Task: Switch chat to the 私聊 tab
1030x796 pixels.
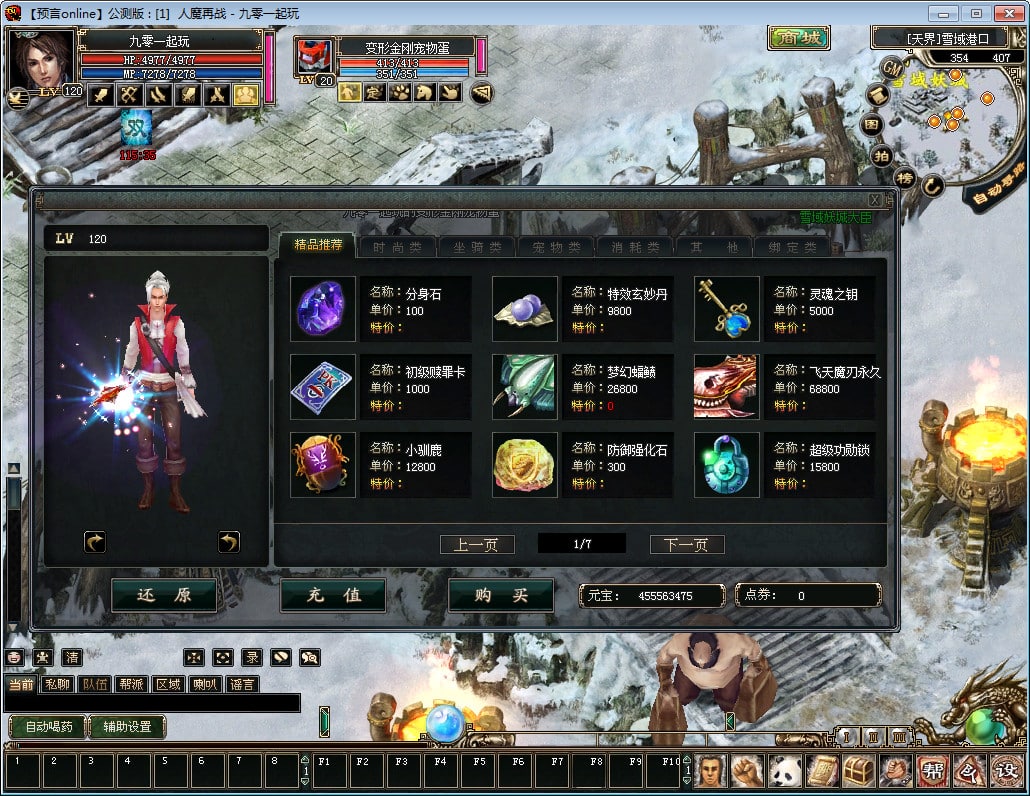Action: [58, 685]
